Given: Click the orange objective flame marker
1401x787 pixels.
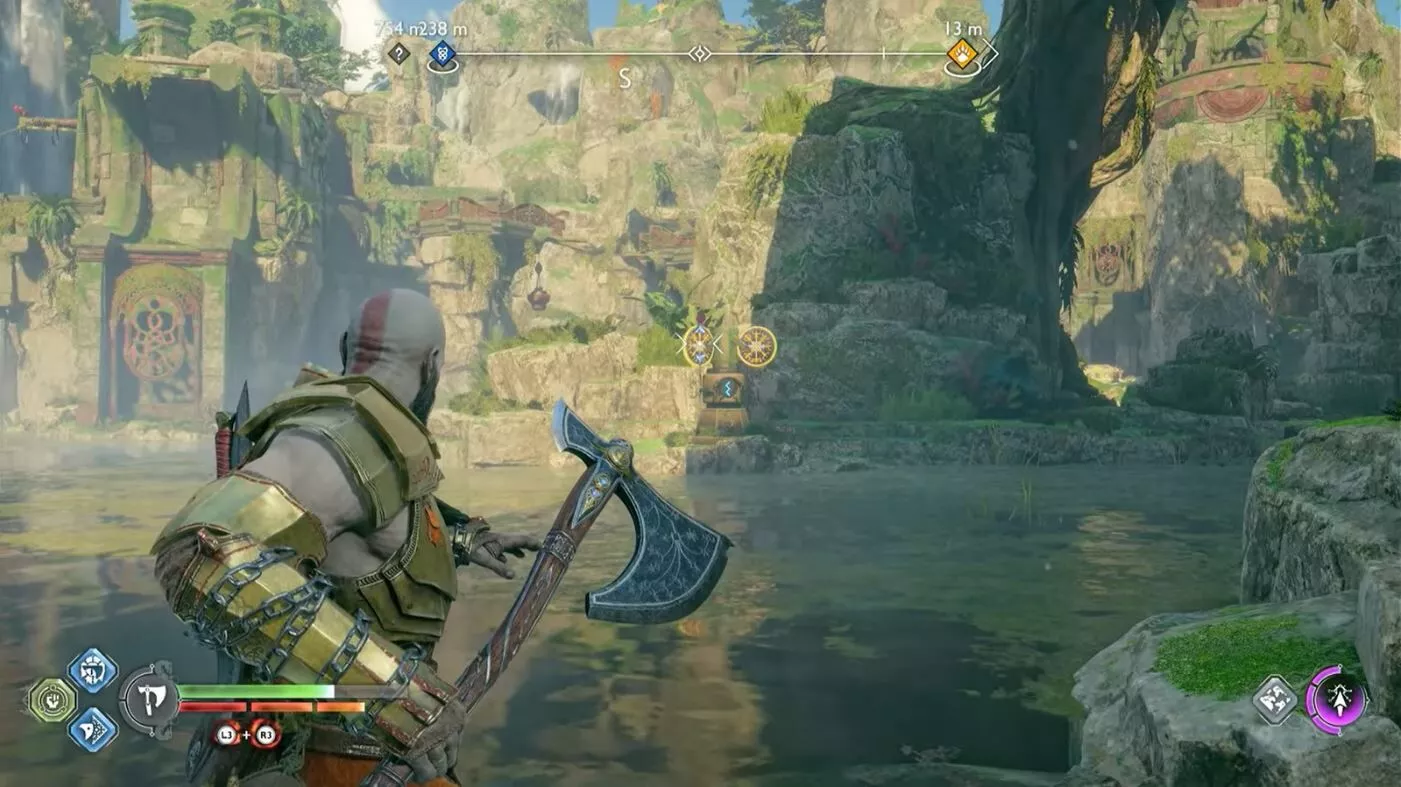Looking at the screenshot, I should coord(962,55).
